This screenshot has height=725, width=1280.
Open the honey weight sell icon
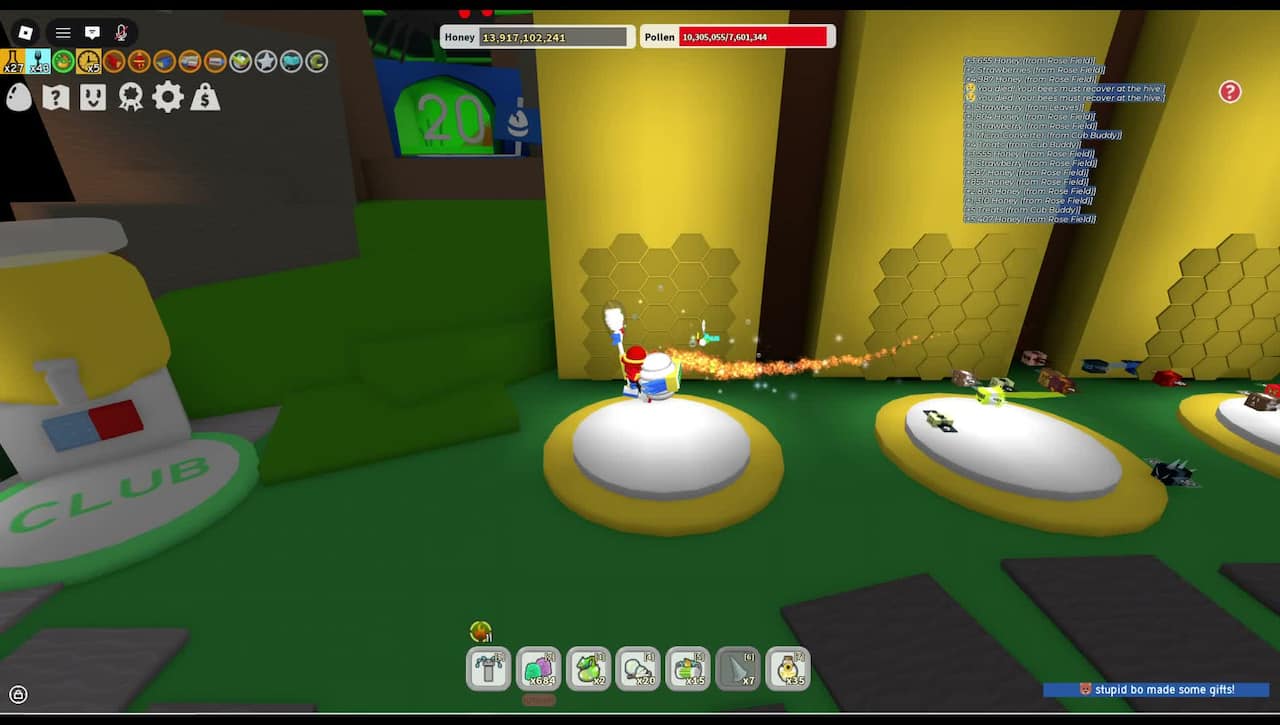click(x=205, y=98)
